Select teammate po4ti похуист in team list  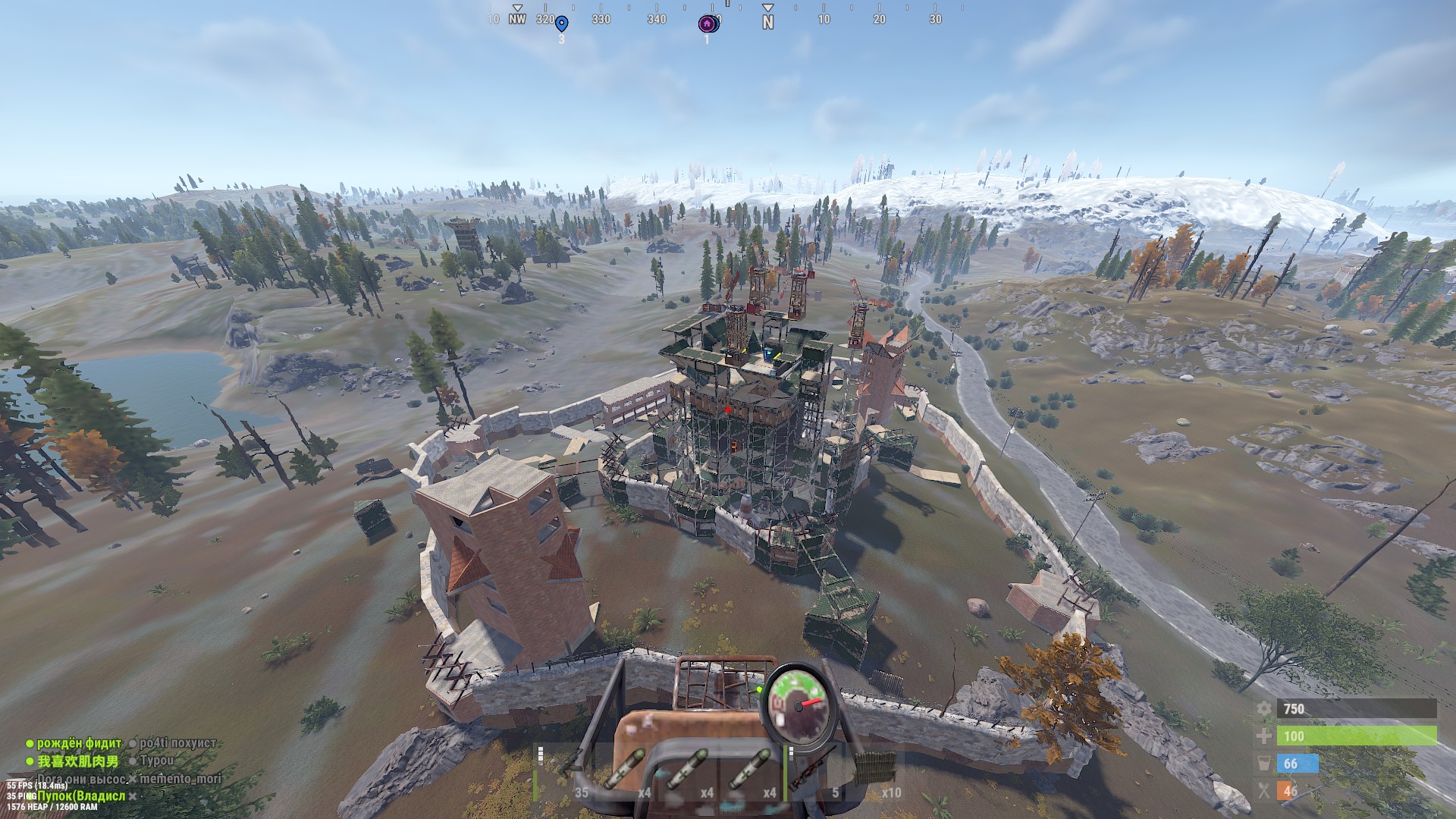point(177,743)
